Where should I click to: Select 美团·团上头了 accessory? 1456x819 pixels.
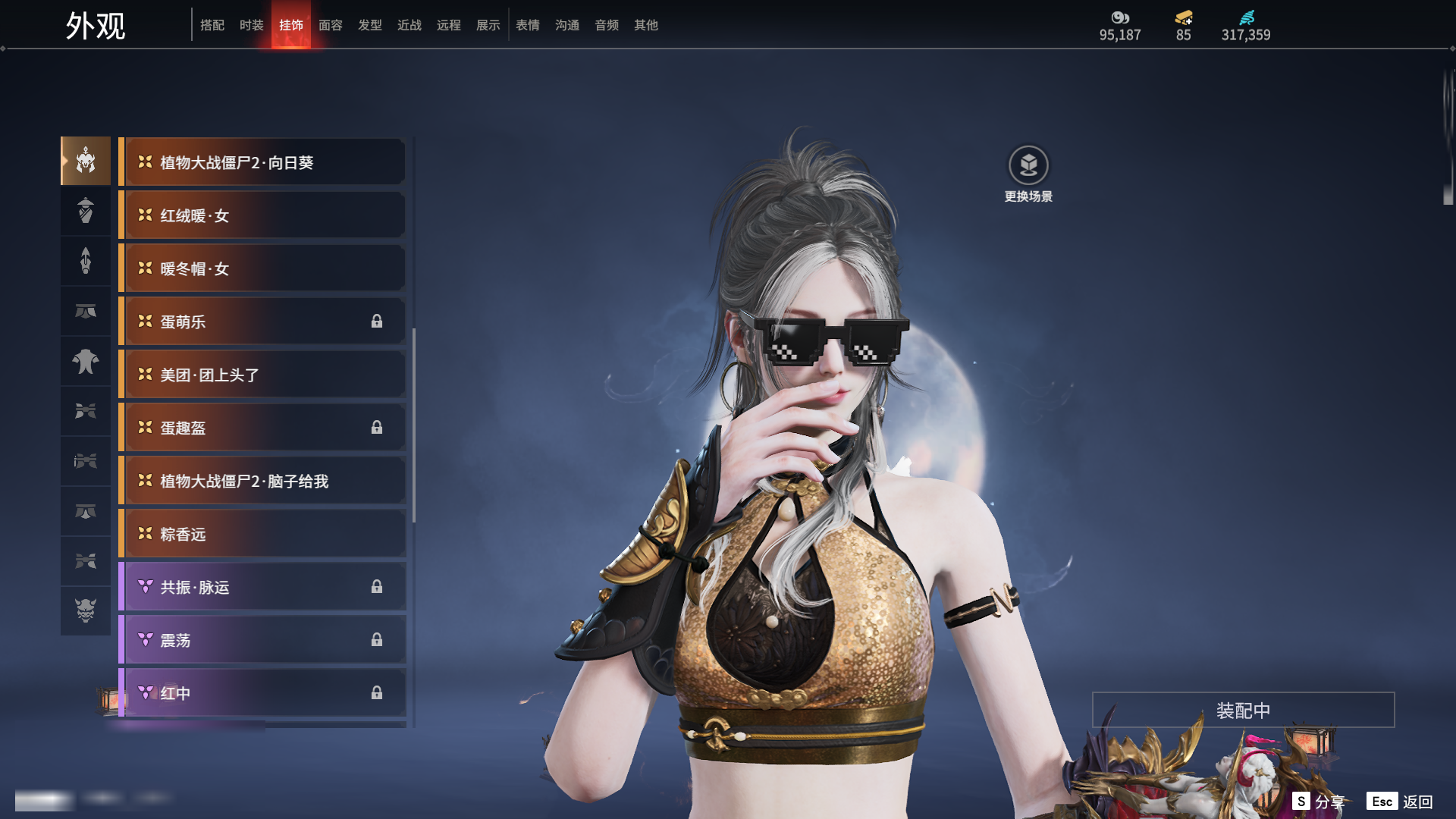point(262,375)
